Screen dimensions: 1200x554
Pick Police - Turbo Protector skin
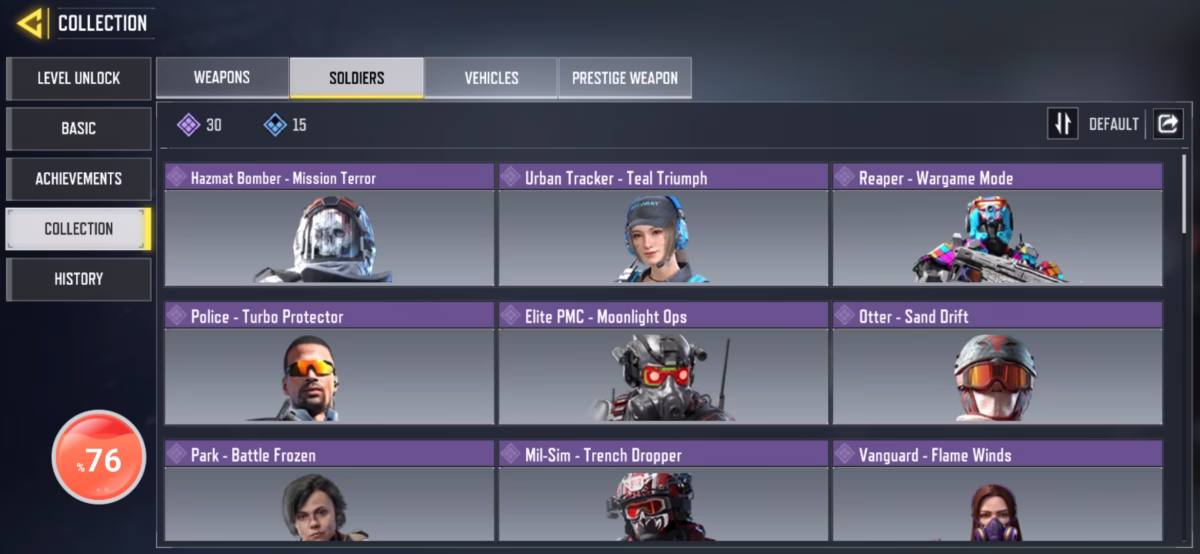pyautogui.click(x=329, y=363)
